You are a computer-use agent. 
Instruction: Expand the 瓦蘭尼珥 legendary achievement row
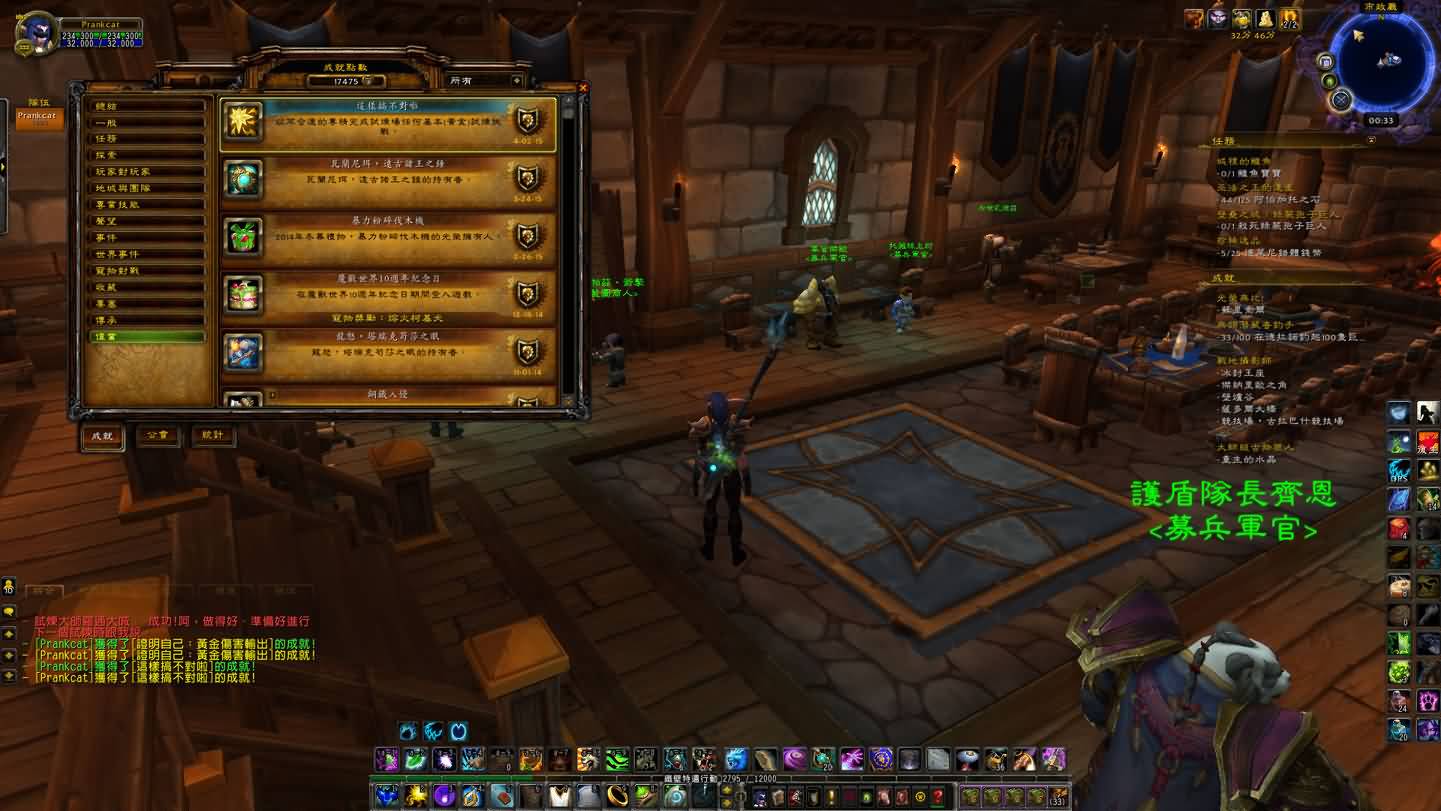[388, 180]
